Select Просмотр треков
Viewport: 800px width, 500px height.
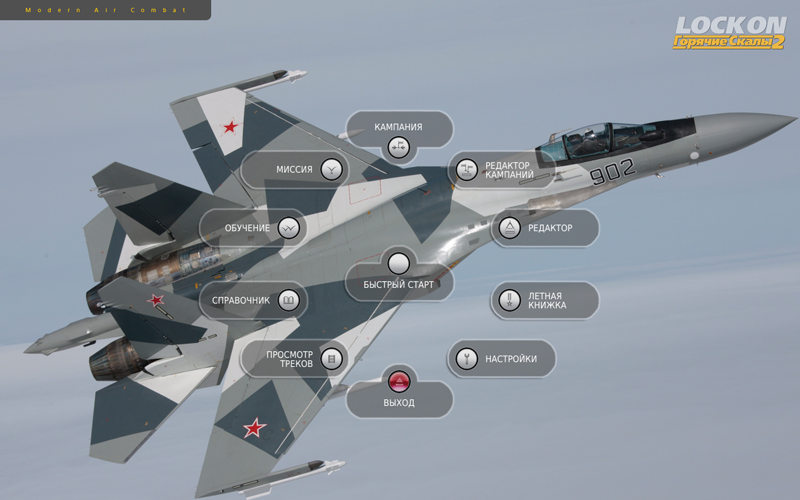[332, 358]
